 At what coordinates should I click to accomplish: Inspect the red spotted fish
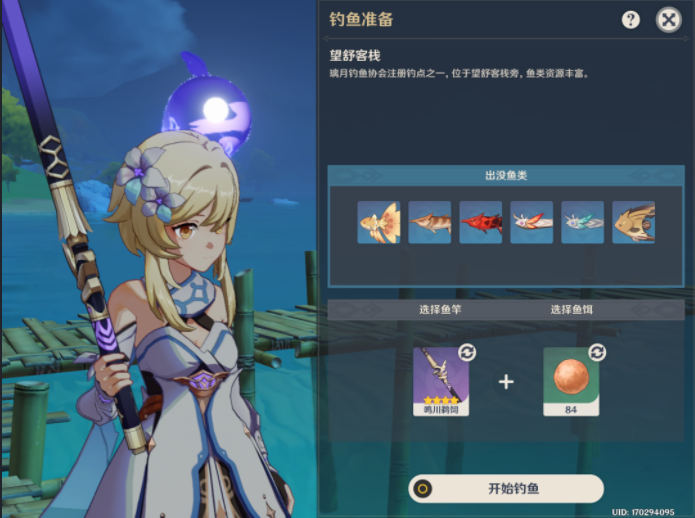(481, 222)
